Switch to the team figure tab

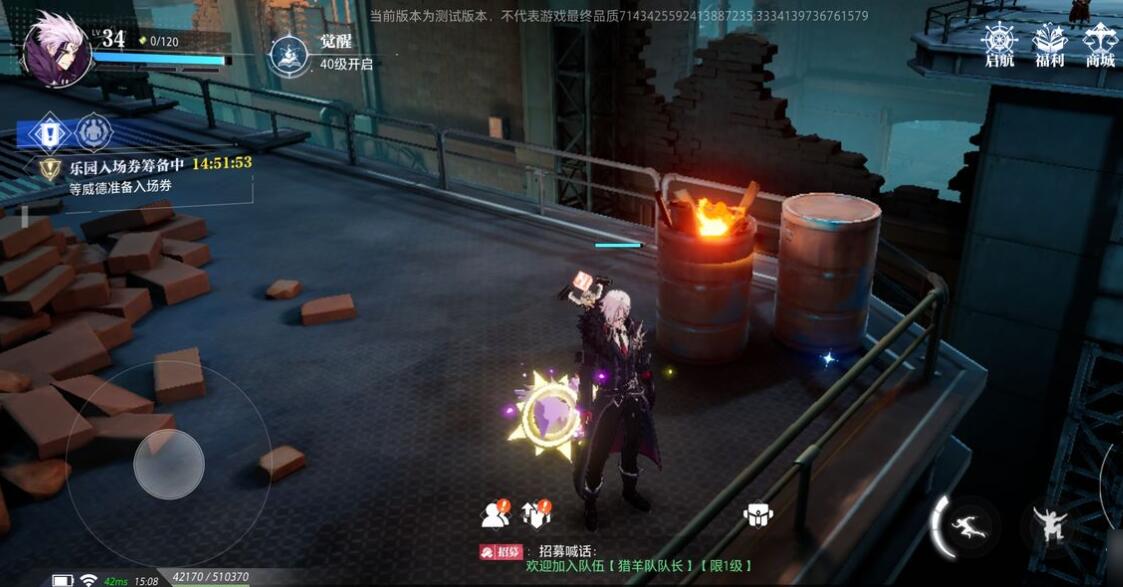pos(94,133)
